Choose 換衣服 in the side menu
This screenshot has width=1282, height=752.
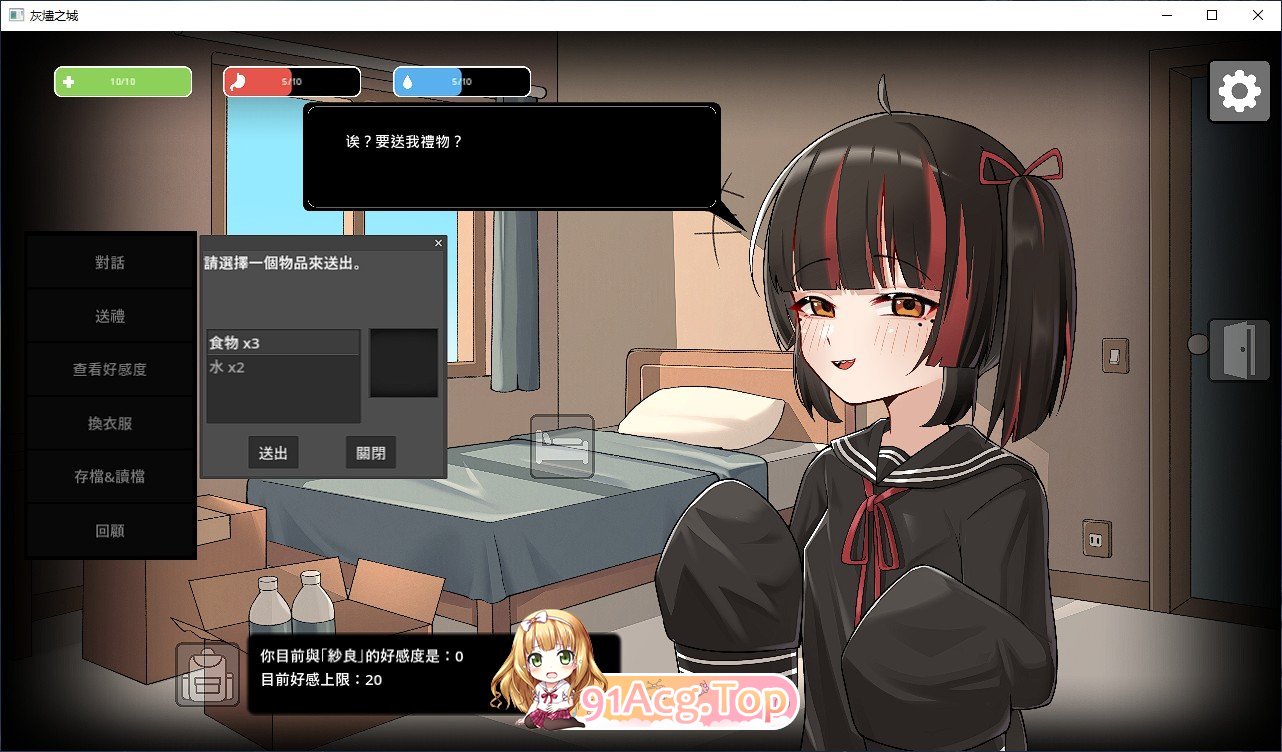tap(111, 423)
